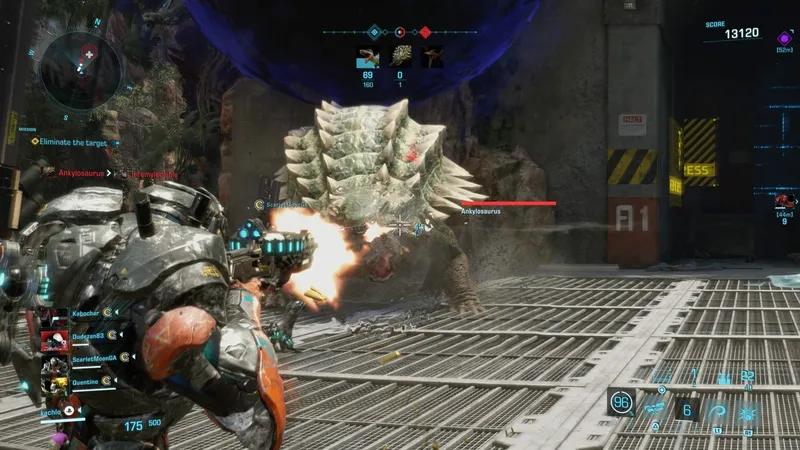Select the Ankylosaurus target icon in the mission tracker
Screen dimensions: 800x450
[x=400, y=57]
